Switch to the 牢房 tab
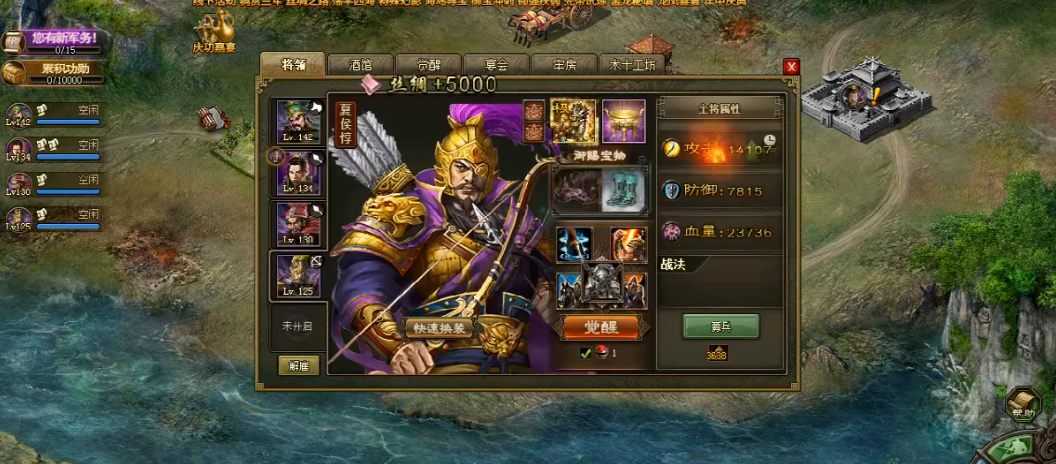This screenshot has height=464, width=1056. coord(562,65)
